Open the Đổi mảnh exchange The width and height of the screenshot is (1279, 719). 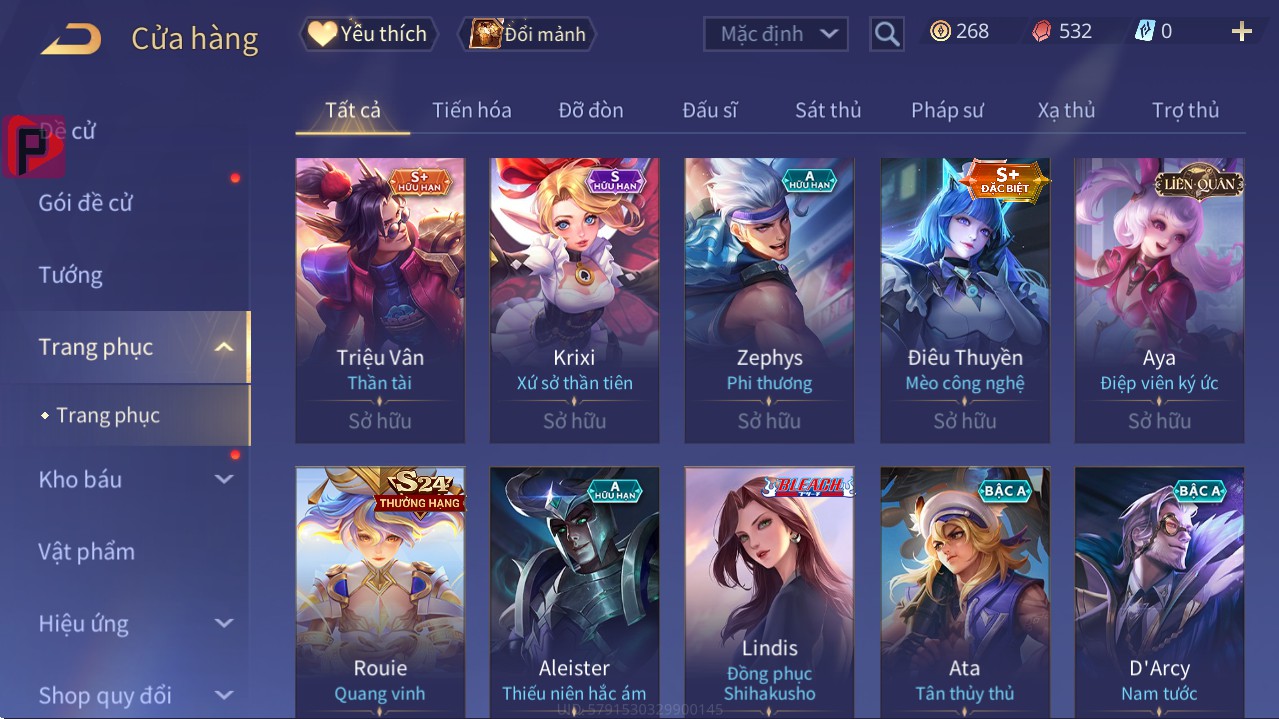click(x=527, y=34)
